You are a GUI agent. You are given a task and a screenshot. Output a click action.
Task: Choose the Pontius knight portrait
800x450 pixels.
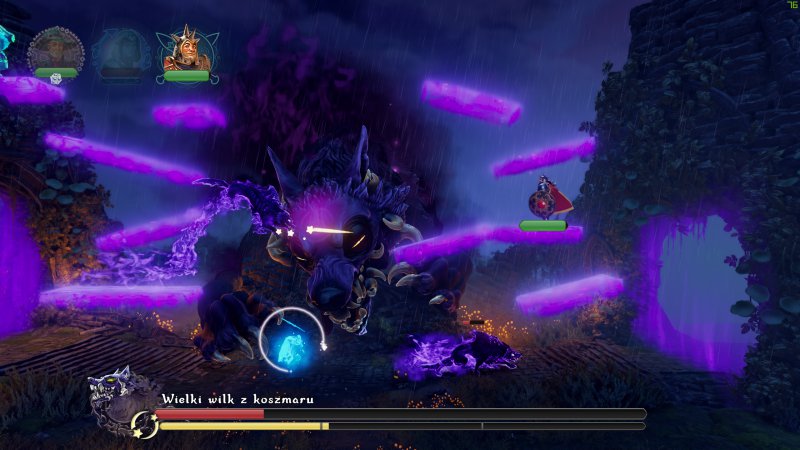click(184, 50)
